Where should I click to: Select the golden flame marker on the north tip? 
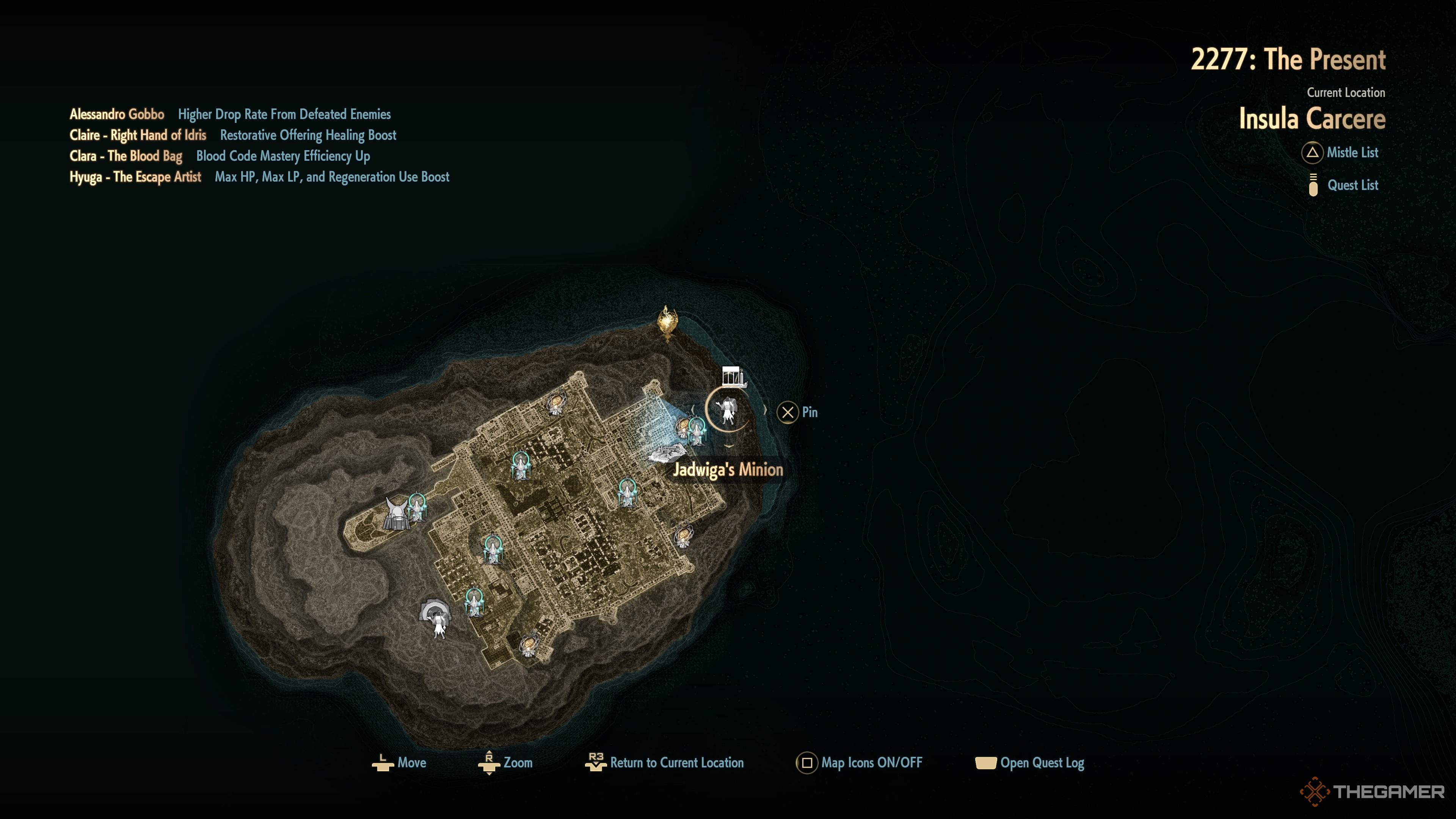(667, 323)
